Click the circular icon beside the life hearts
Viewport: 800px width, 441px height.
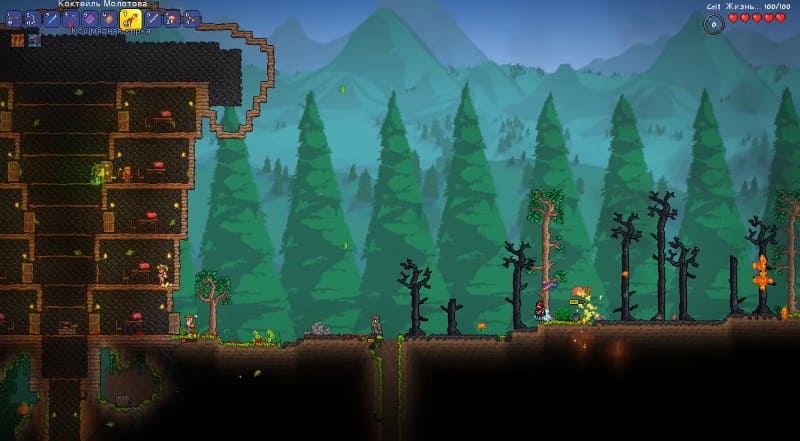pyautogui.click(x=713, y=24)
